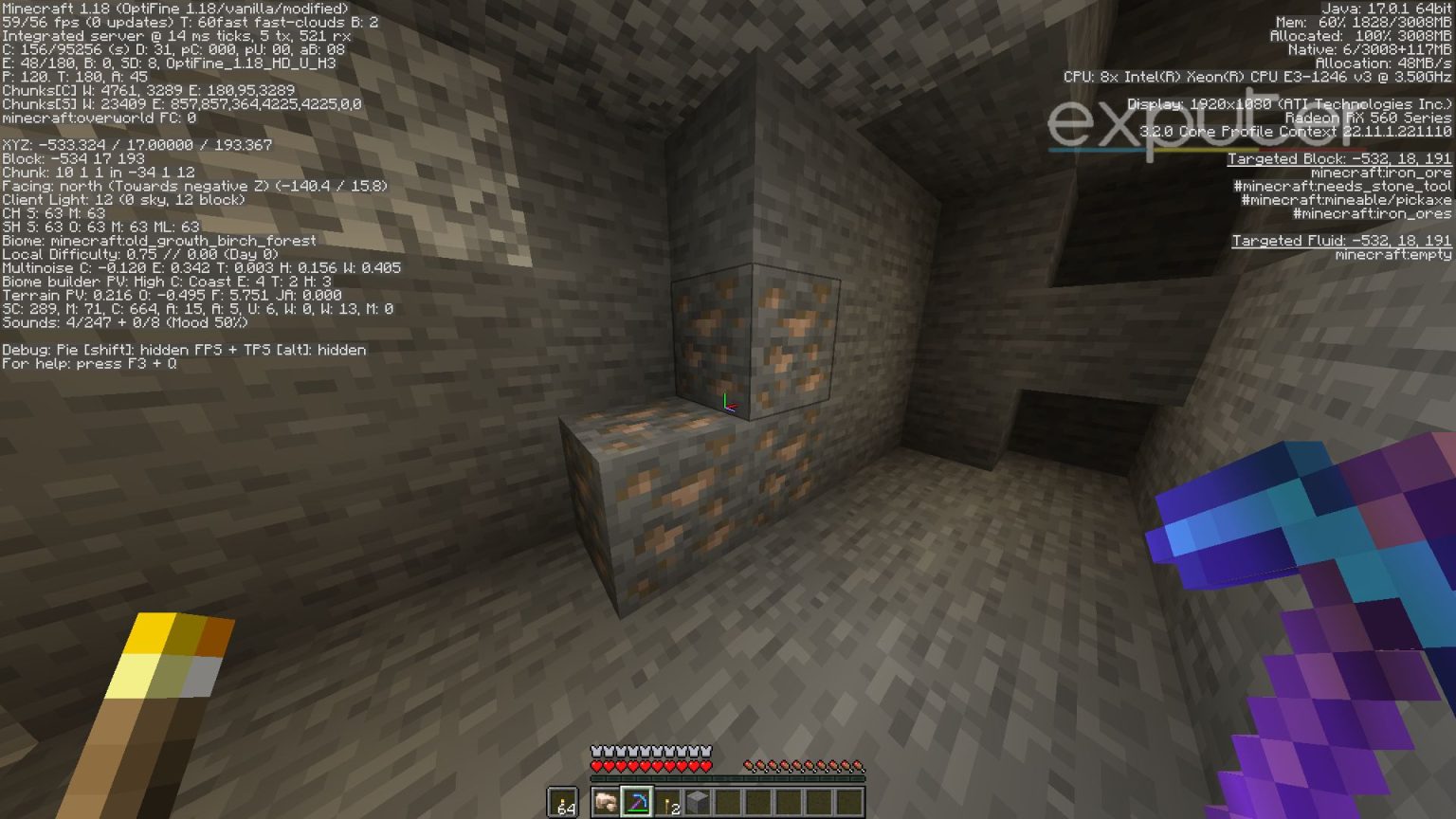Select the enchanted diamond pickaxe in the hotbar
Image resolution: width=1456 pixels, height=819 pixels.
click(x=636, y=802)
